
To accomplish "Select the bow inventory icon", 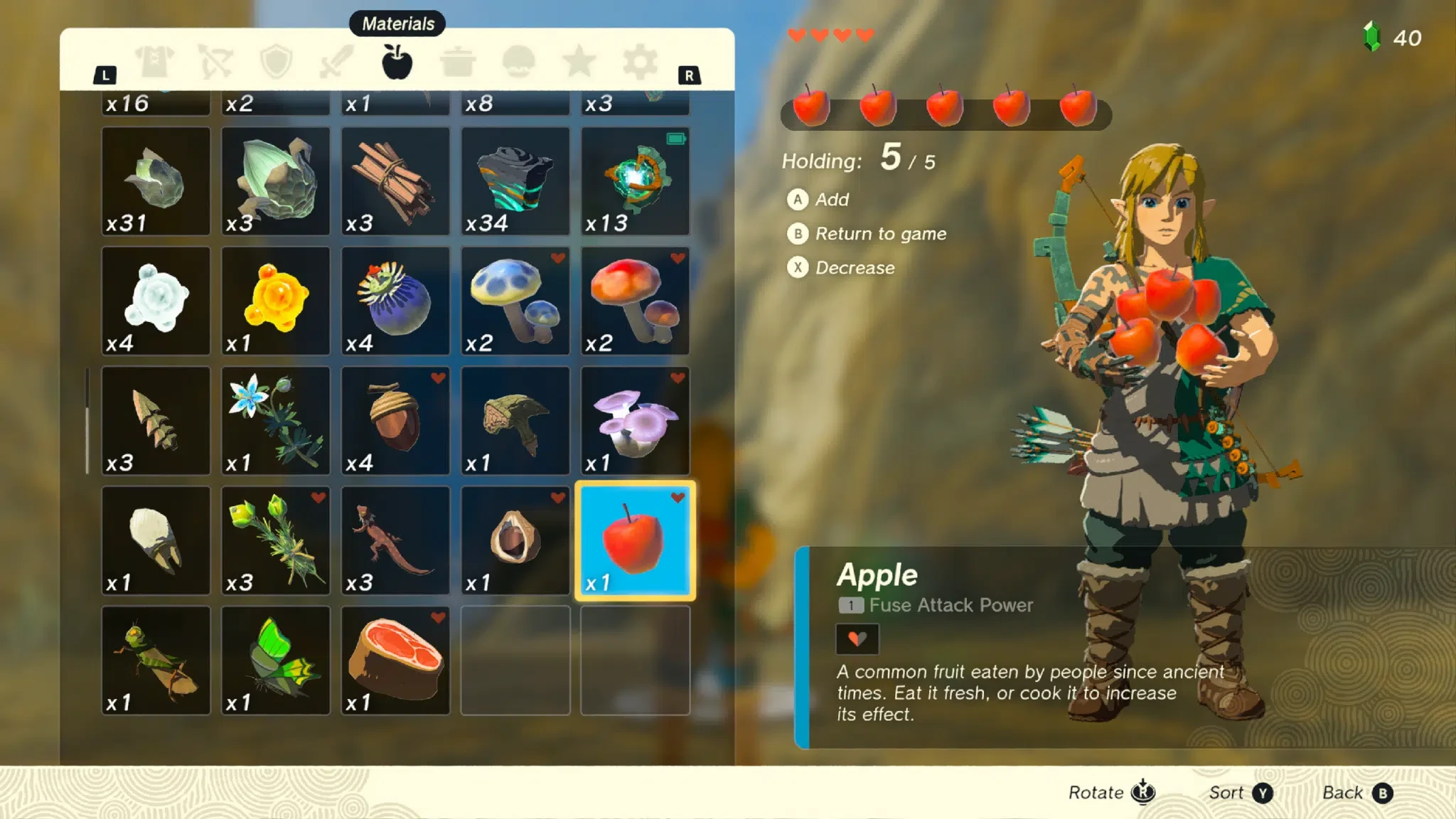I will pos(218,61).
